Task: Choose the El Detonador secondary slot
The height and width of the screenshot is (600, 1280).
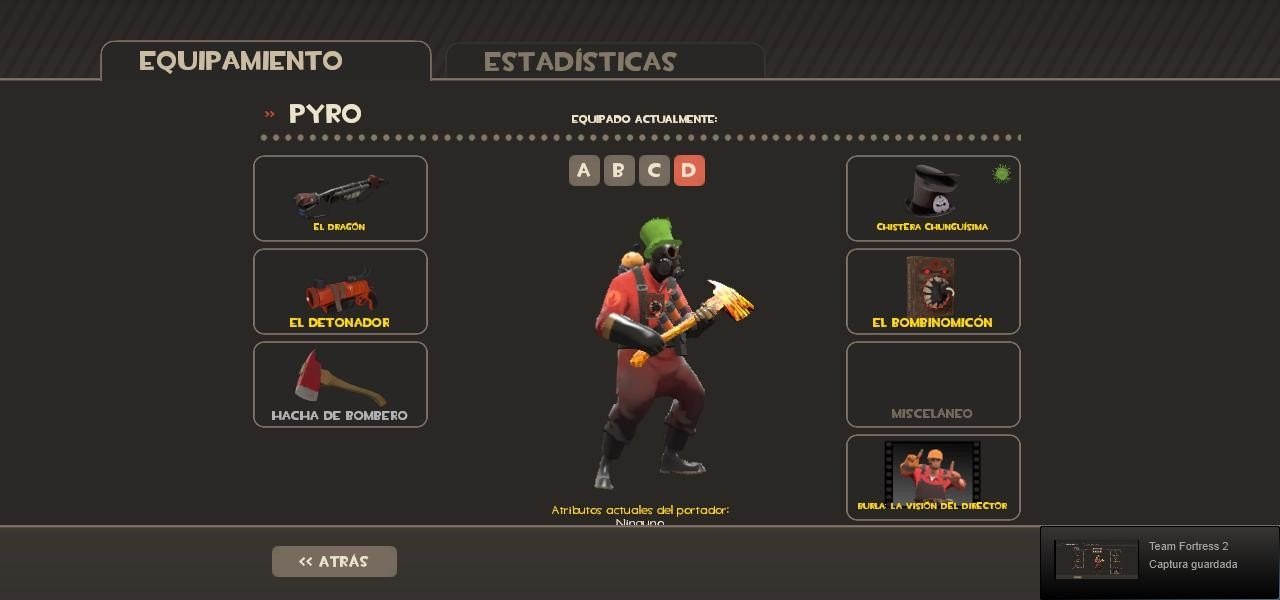Action: (x=340, y=291)
